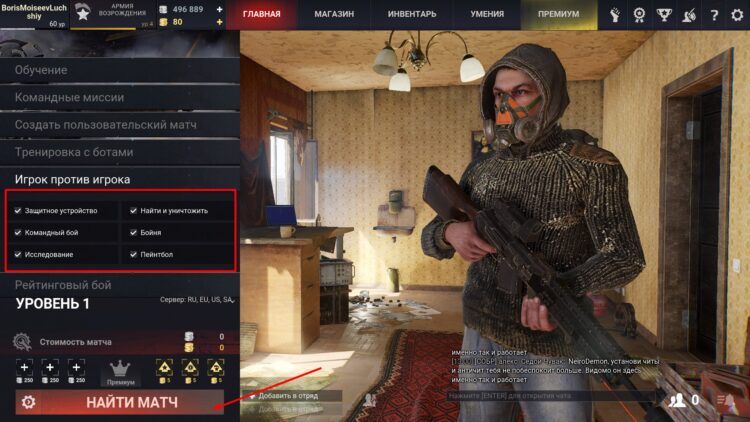
Task: Select the Обучение menu entry
Action: (x=42, y=70)
